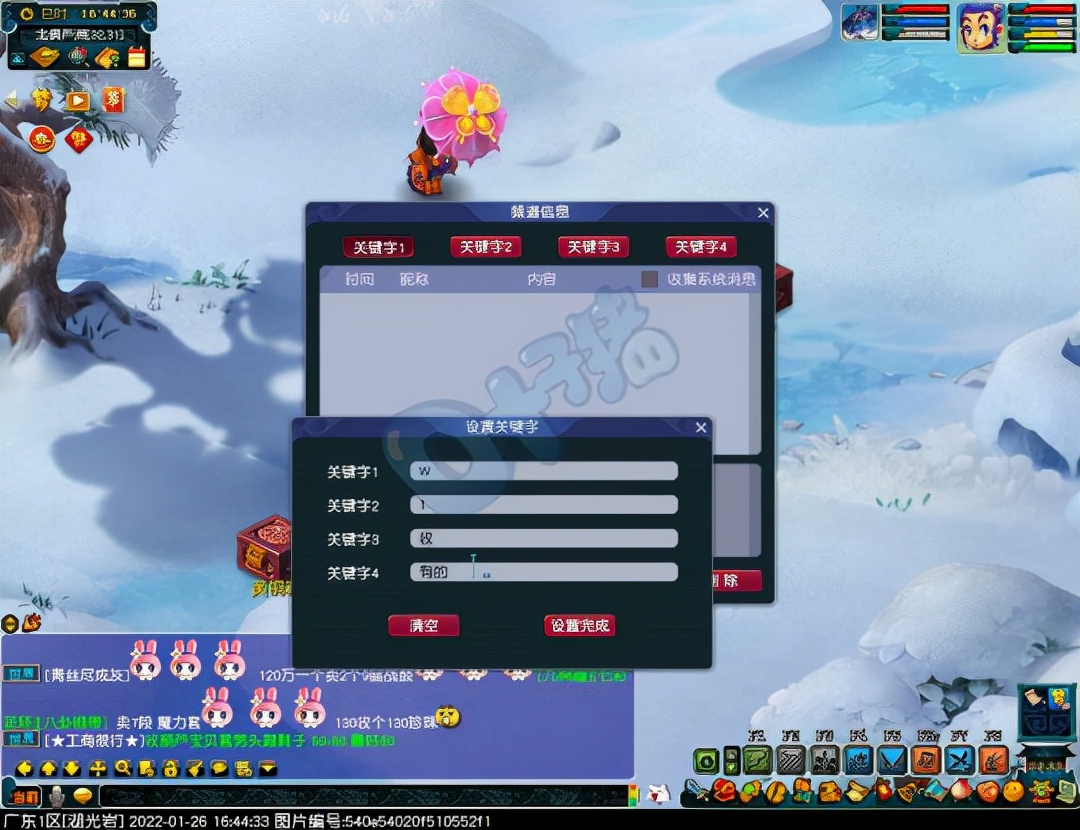The width and height of the screenshot is (1080, 830).
Task: Click the orange video play icon
Action: (x=78, y=100)
